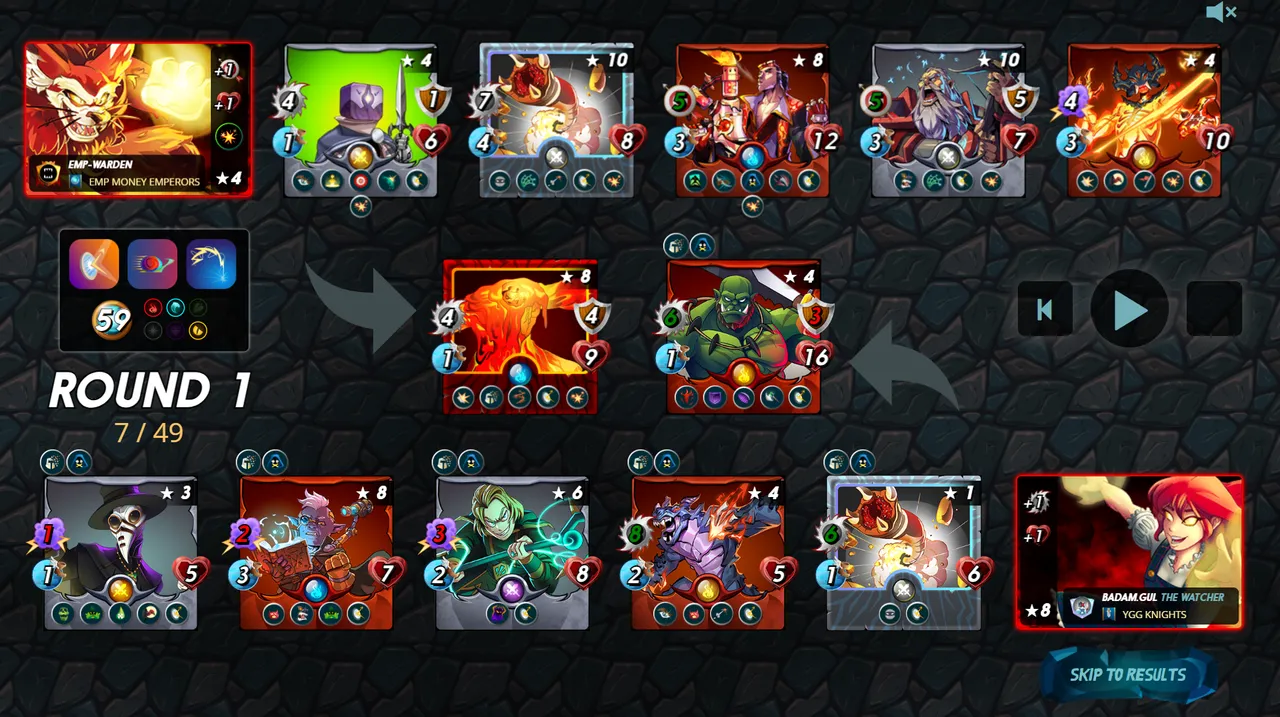Image resolution: width=1280 pixels, height=717 pixels.
Task: View the Badam.gul summoner card
Action: tap(1130, 552)
